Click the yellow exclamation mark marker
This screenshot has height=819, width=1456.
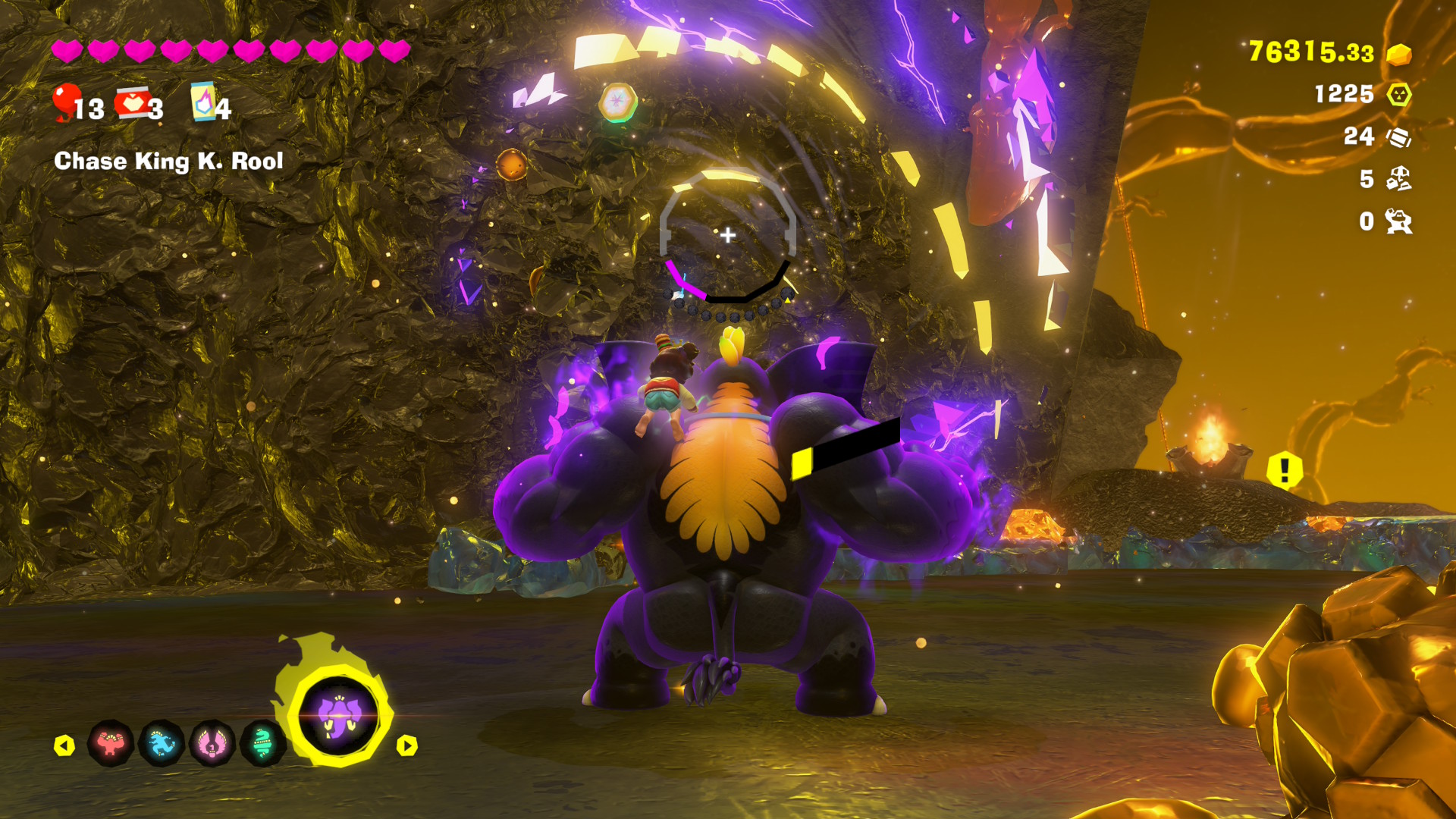point(1284,470)
